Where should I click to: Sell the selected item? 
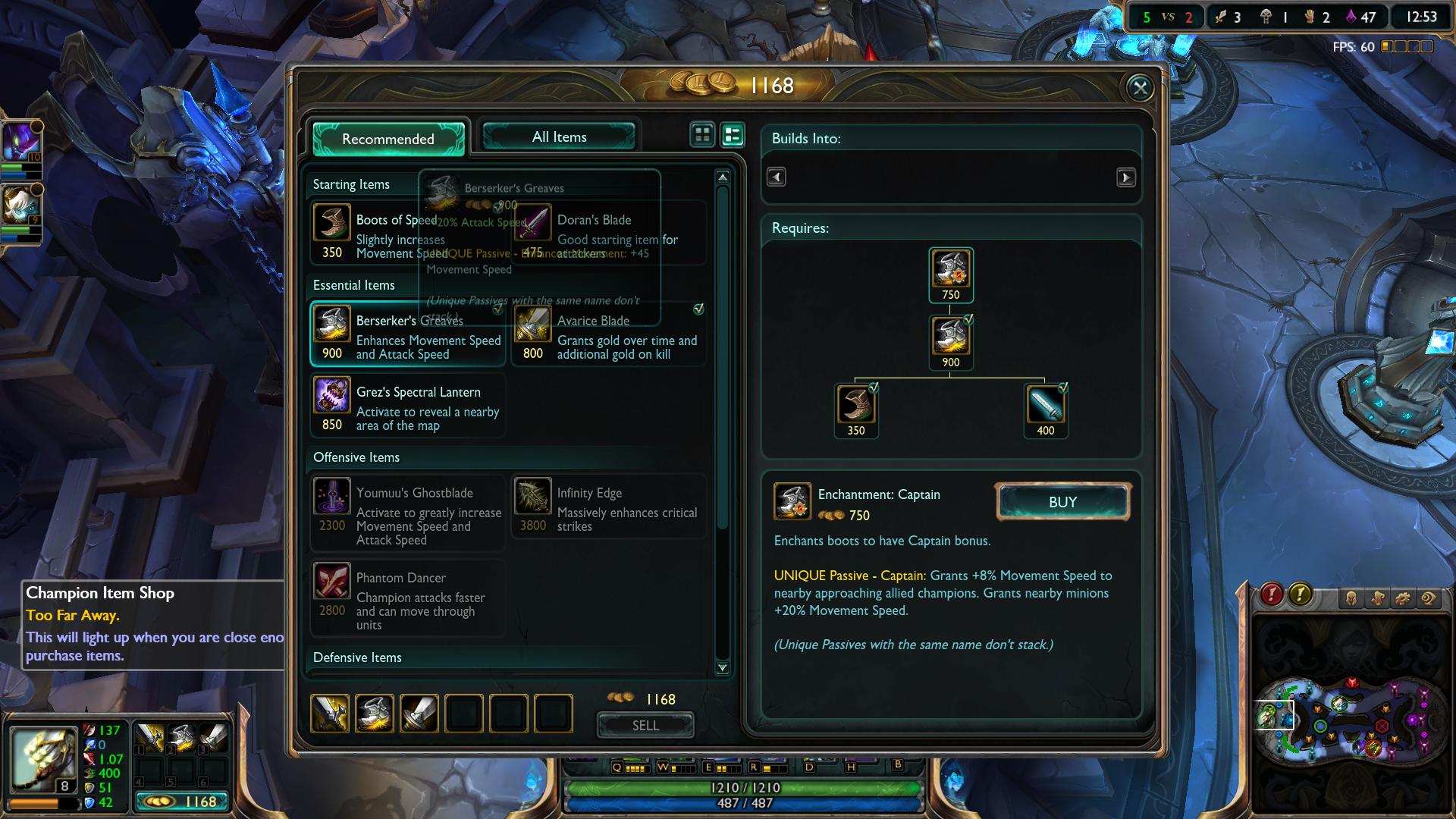click(645, 725)
